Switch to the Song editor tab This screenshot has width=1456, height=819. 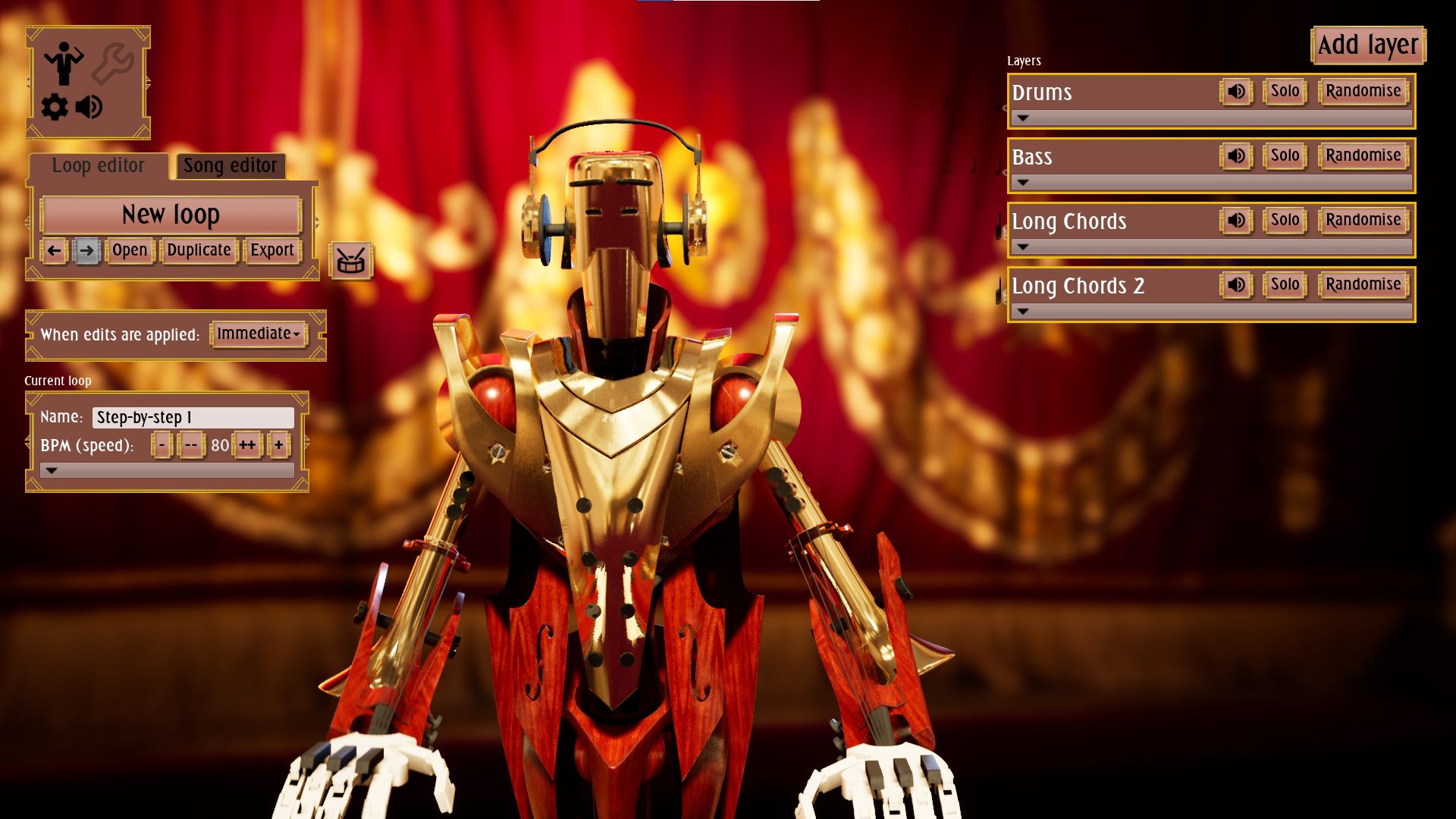(231, 166)
